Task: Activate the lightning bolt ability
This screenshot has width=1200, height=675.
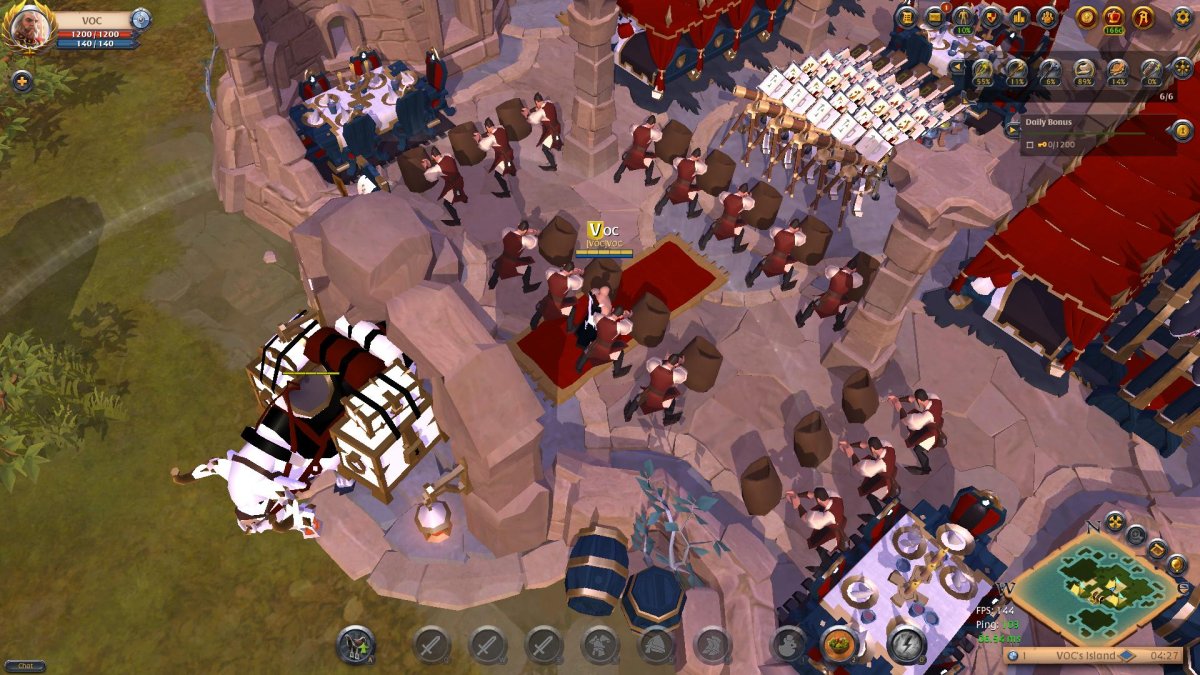Action: click(905, 645)
